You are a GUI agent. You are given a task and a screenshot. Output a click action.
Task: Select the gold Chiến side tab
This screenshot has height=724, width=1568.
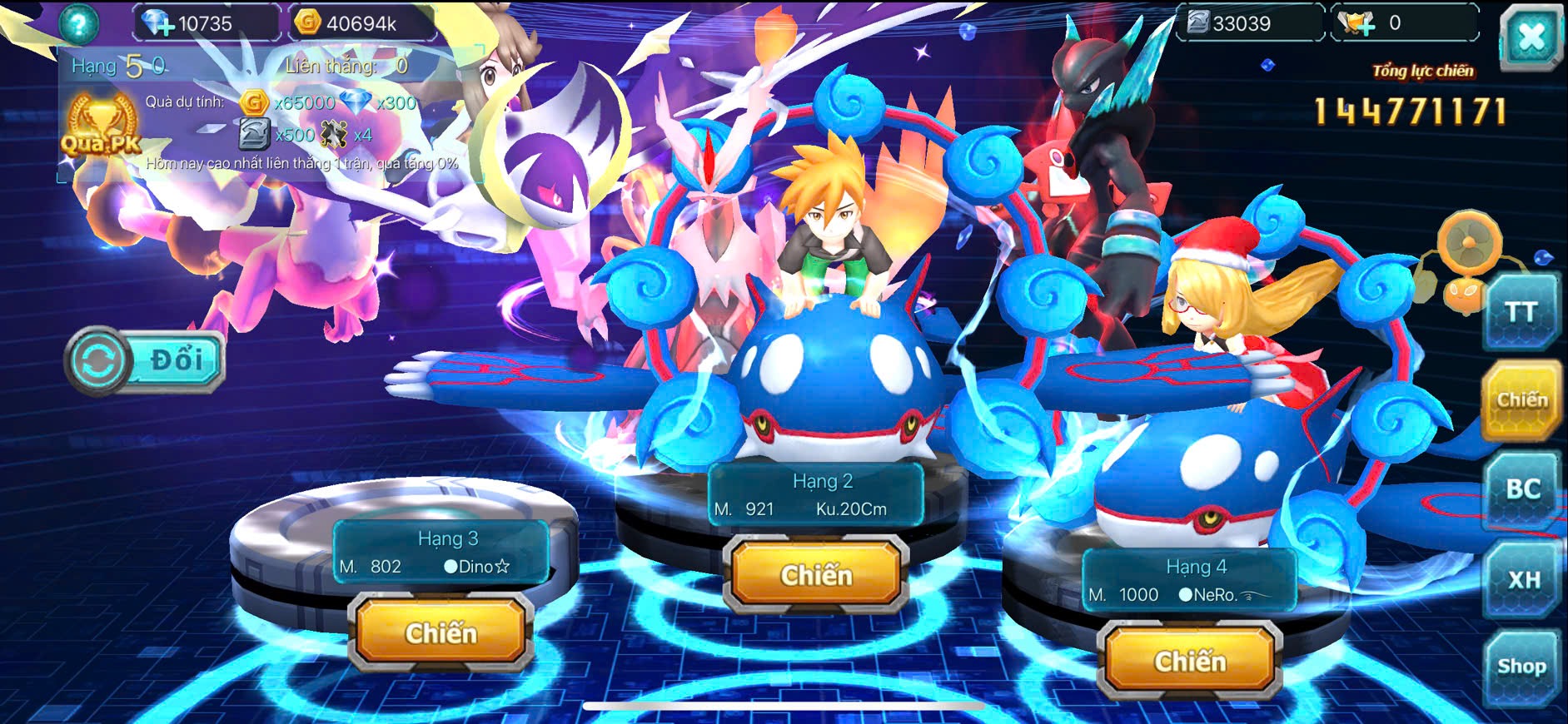(x=1521, y=400)
